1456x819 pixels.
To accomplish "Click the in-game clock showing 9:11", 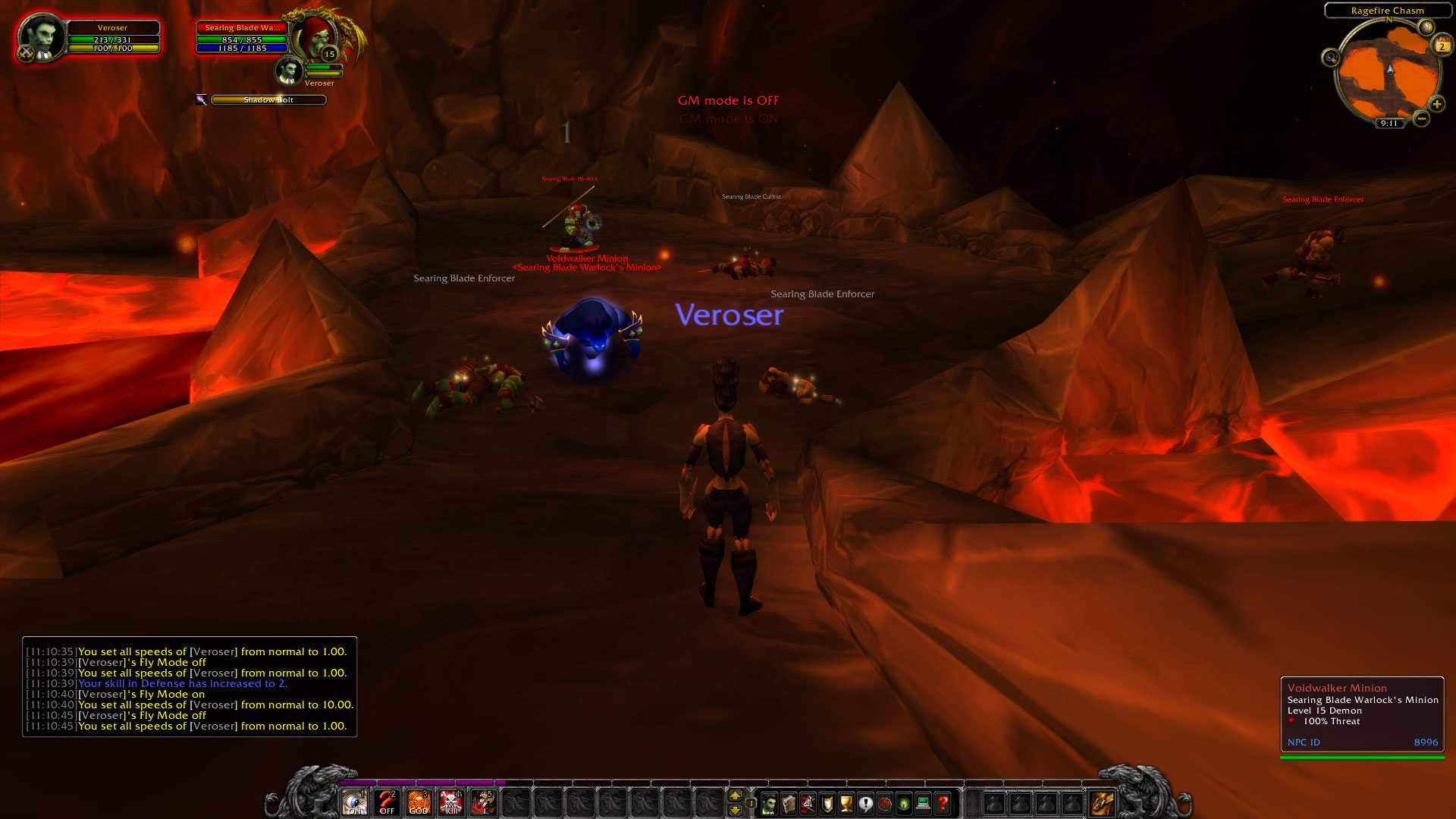I will [x=1389, y=123].
